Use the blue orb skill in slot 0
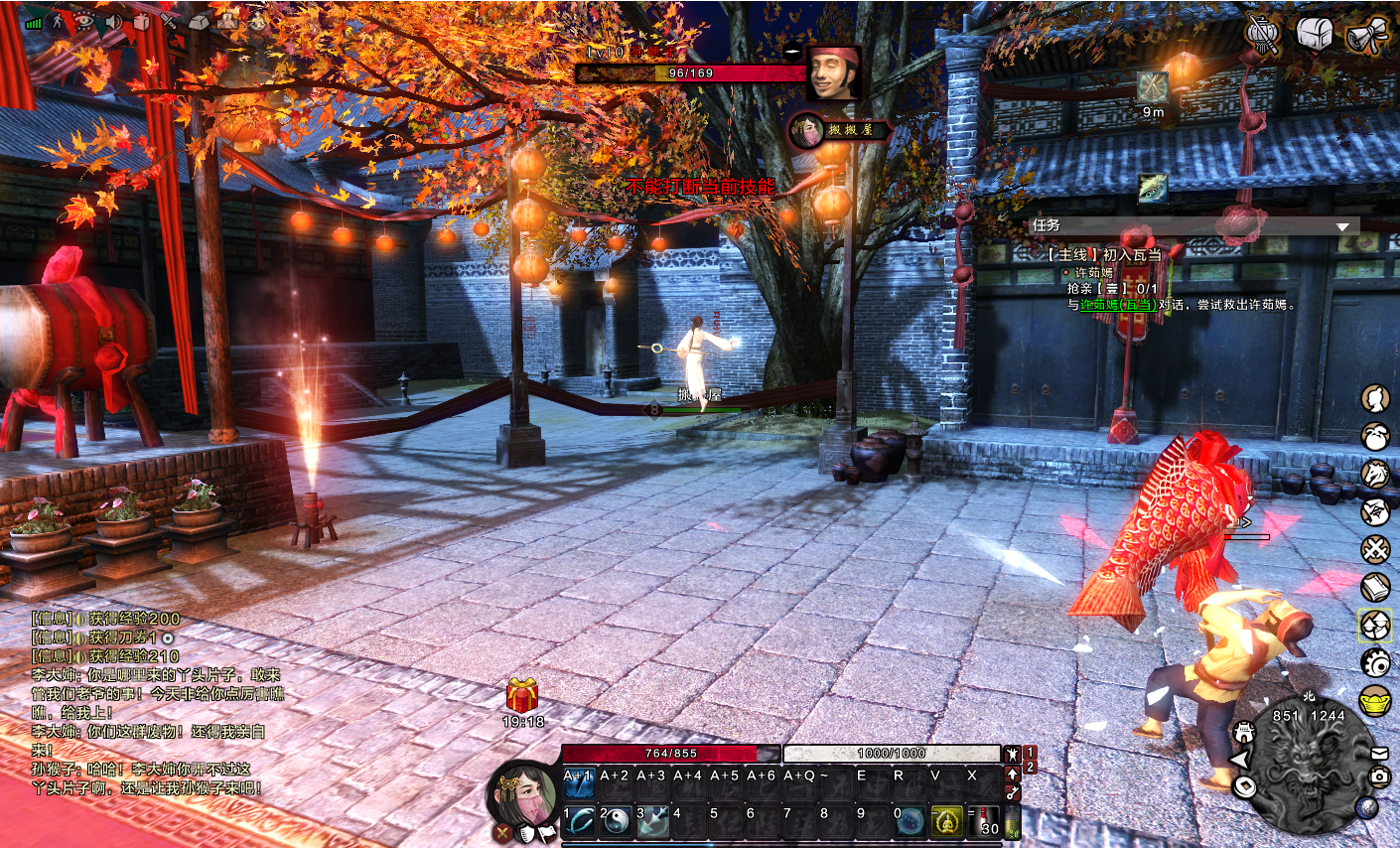Viewport: 1400px width, 848px height. pos(910,822)
